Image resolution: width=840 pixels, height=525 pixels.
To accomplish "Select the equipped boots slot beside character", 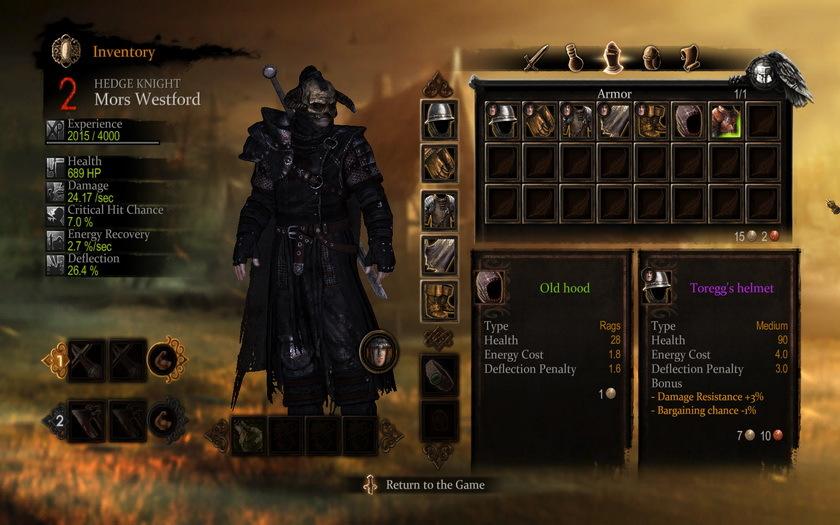I will point(439,300).
